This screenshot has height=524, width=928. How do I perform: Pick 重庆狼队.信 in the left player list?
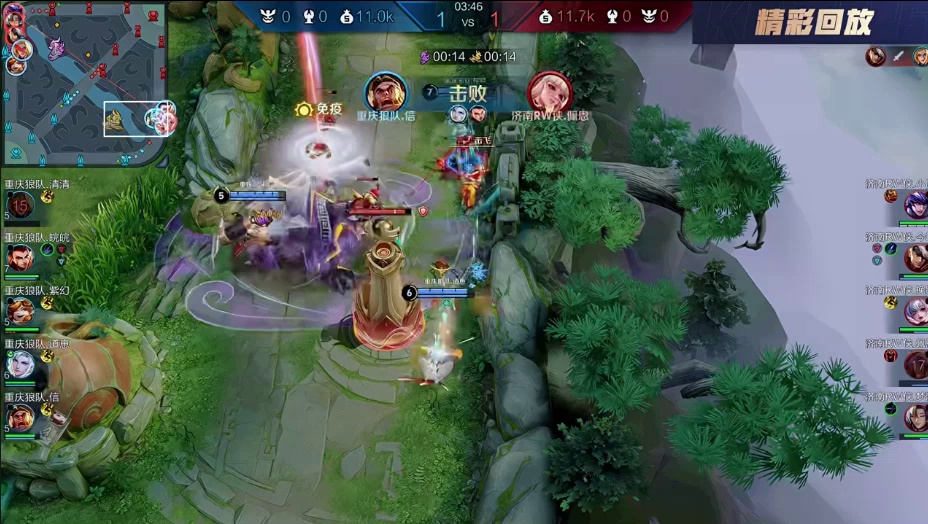point(20,417)
